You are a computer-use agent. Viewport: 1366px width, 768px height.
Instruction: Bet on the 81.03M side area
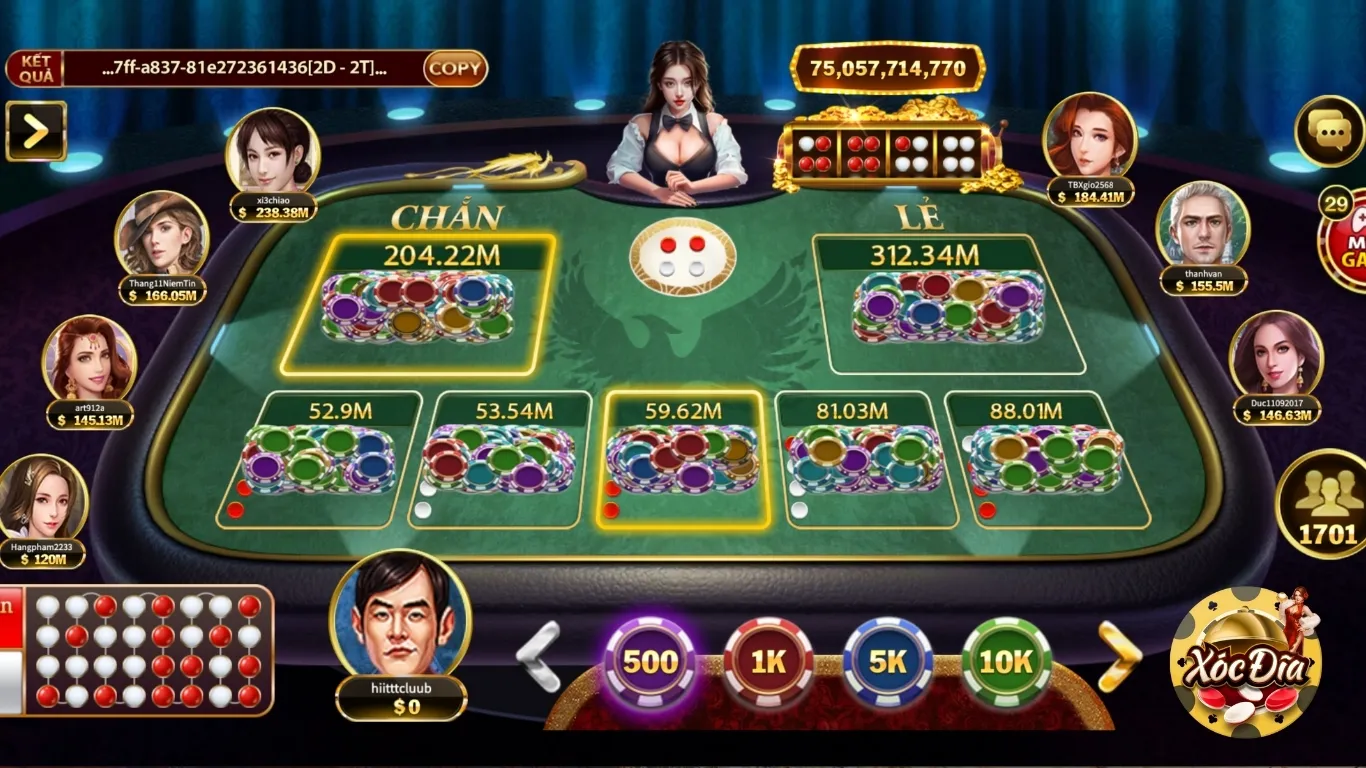pos(866,460)
